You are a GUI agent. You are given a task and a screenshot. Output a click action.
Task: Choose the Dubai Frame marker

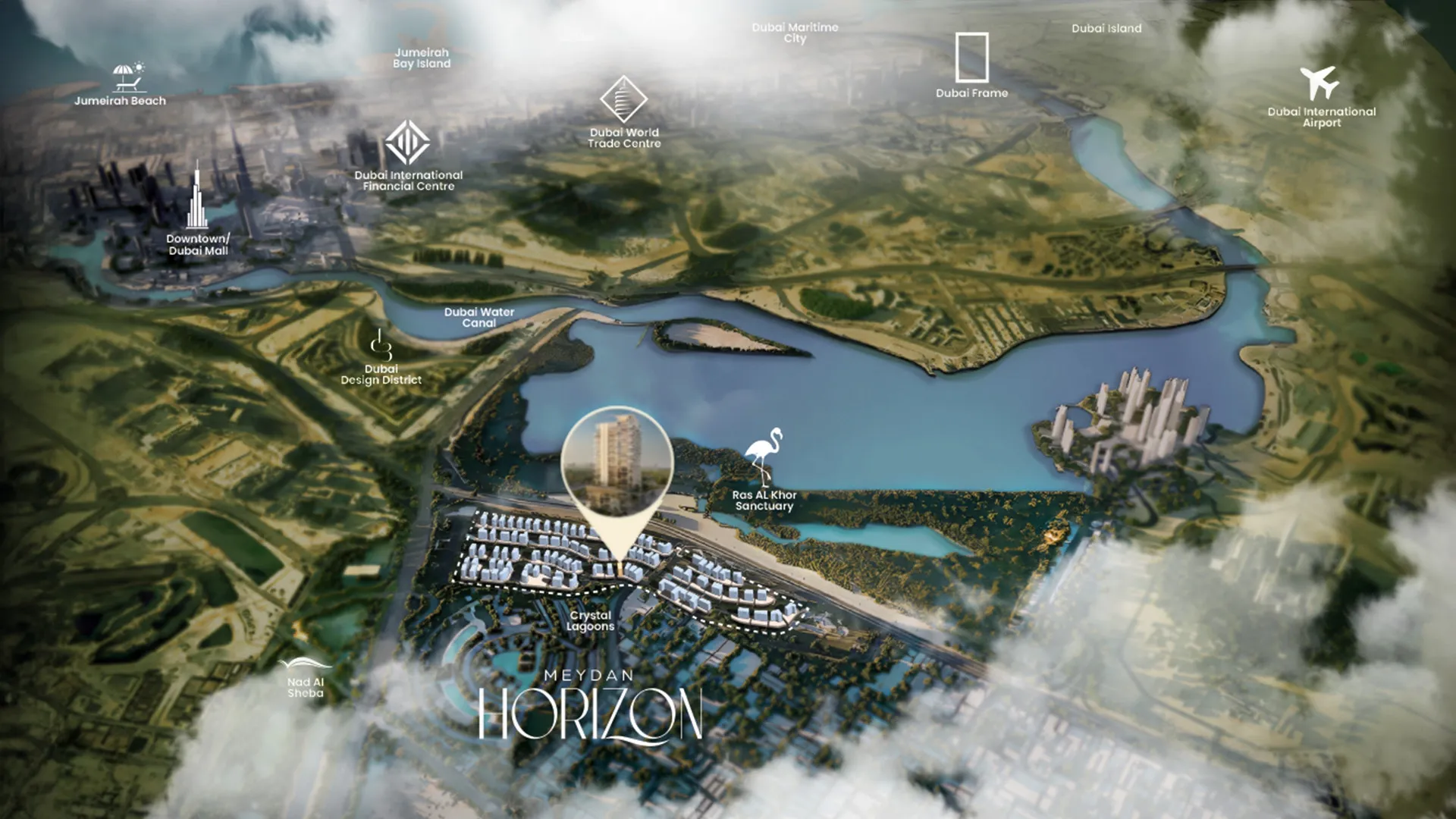(971, 58)
